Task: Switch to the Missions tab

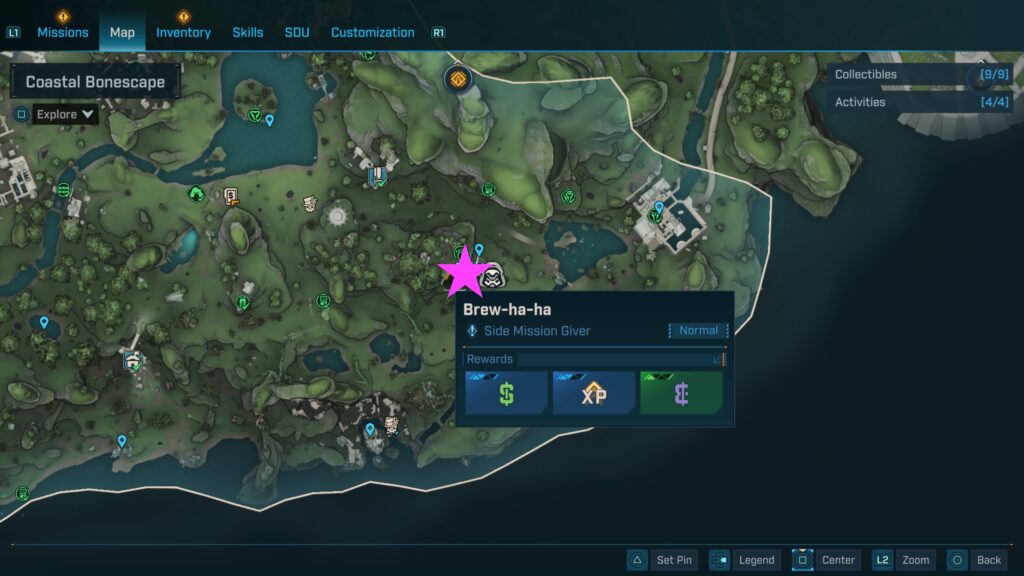Action: [x=63, y=32]
